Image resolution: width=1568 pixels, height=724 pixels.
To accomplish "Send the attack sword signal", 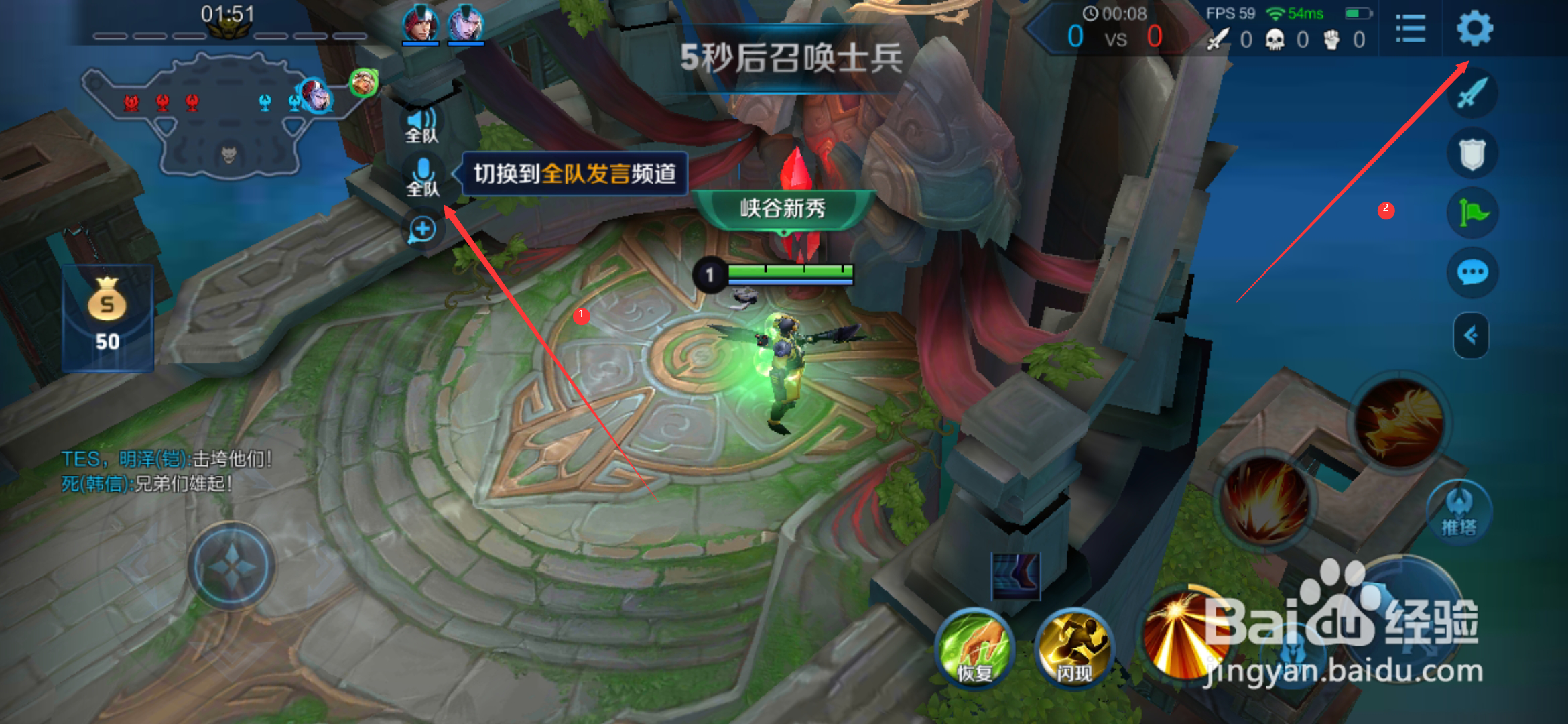I will tap(1472, 94).
